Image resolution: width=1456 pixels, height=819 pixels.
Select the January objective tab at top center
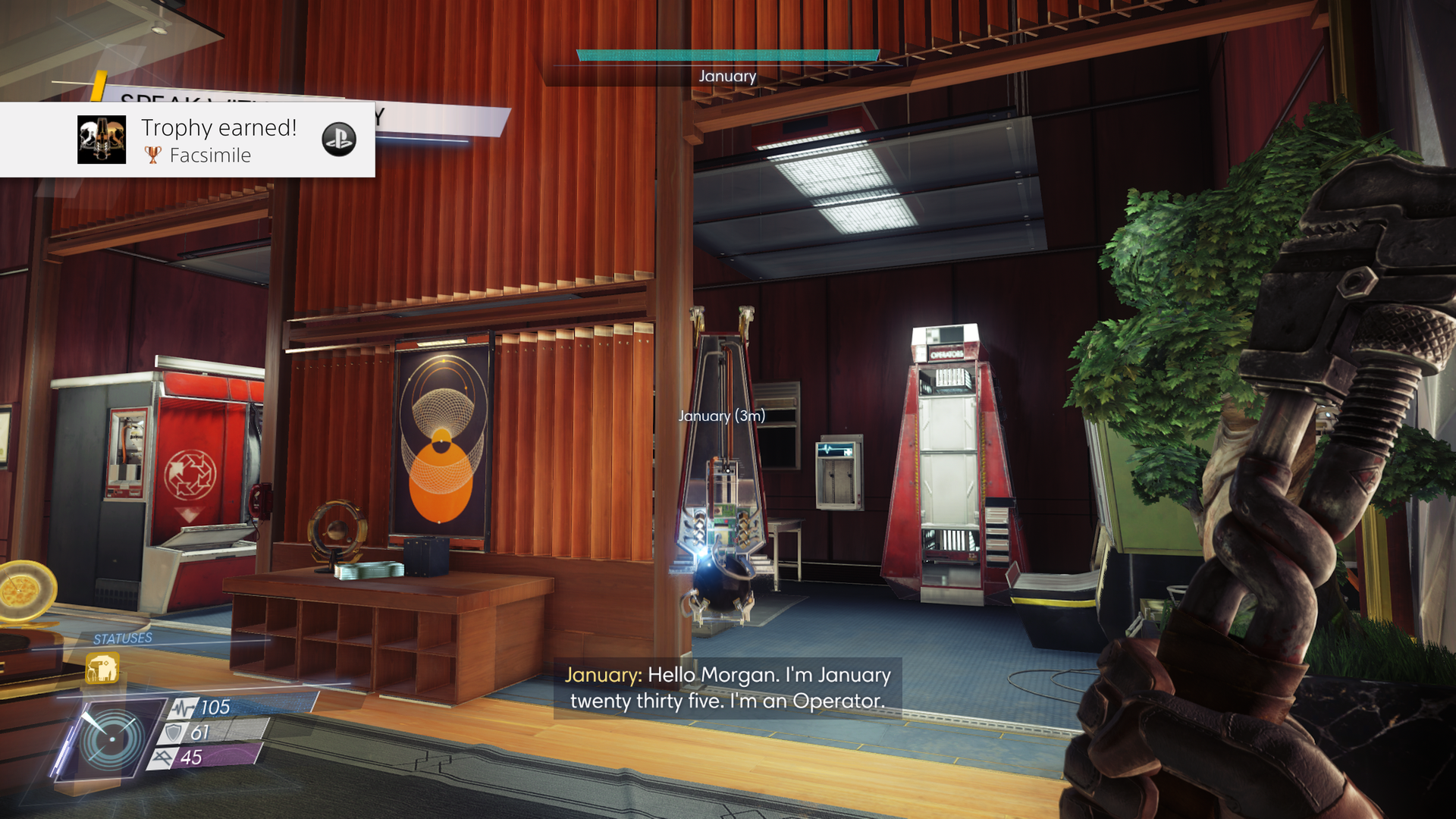[x=727, y=76]
